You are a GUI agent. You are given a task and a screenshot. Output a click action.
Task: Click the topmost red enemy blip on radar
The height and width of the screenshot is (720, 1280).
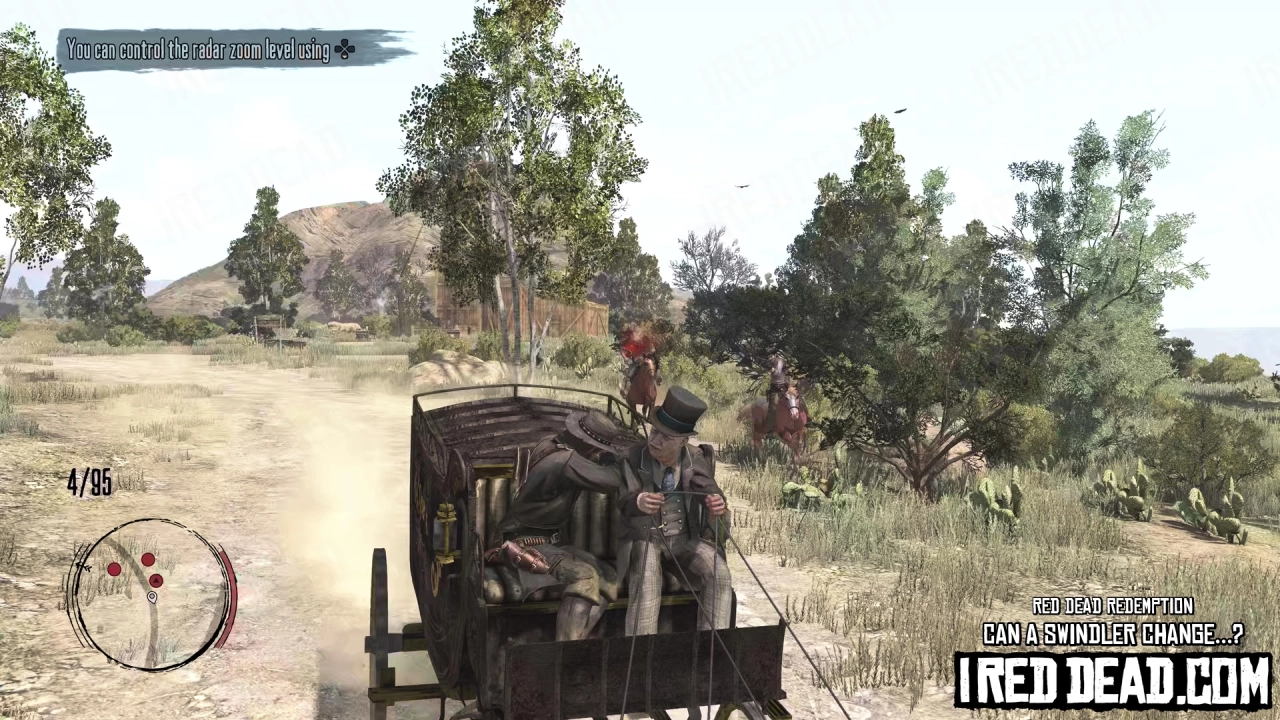[x=147, y=560]
